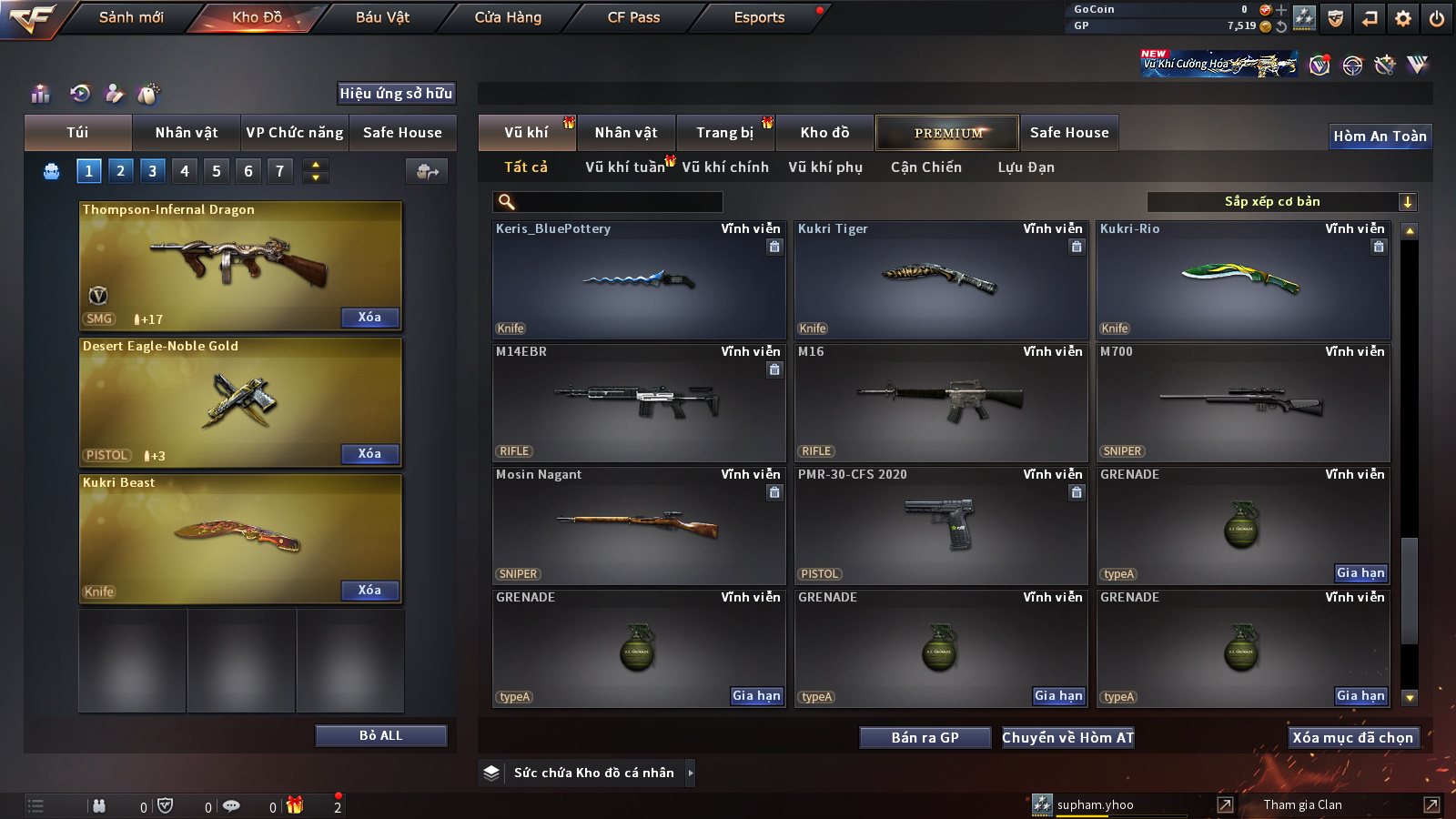Select the Mosin Nagant sniper
The image size is (1456, 819).
click(x=639, y=525)
